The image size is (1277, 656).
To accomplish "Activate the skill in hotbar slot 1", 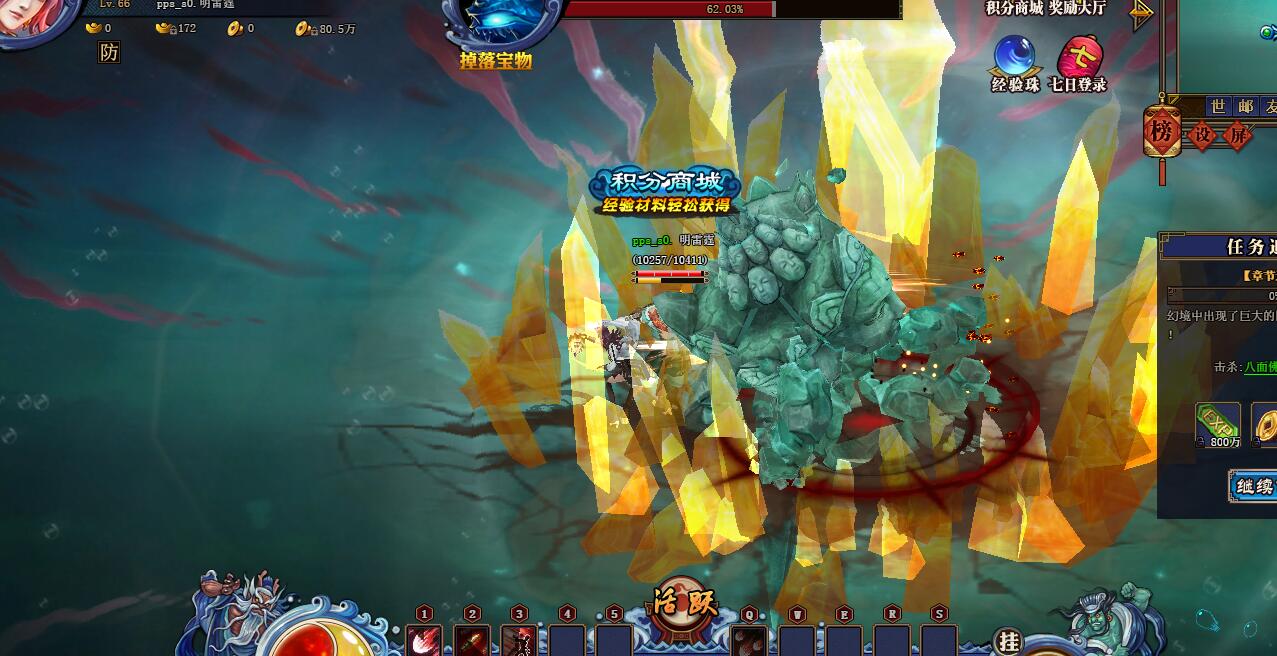I will click(424, 641).
